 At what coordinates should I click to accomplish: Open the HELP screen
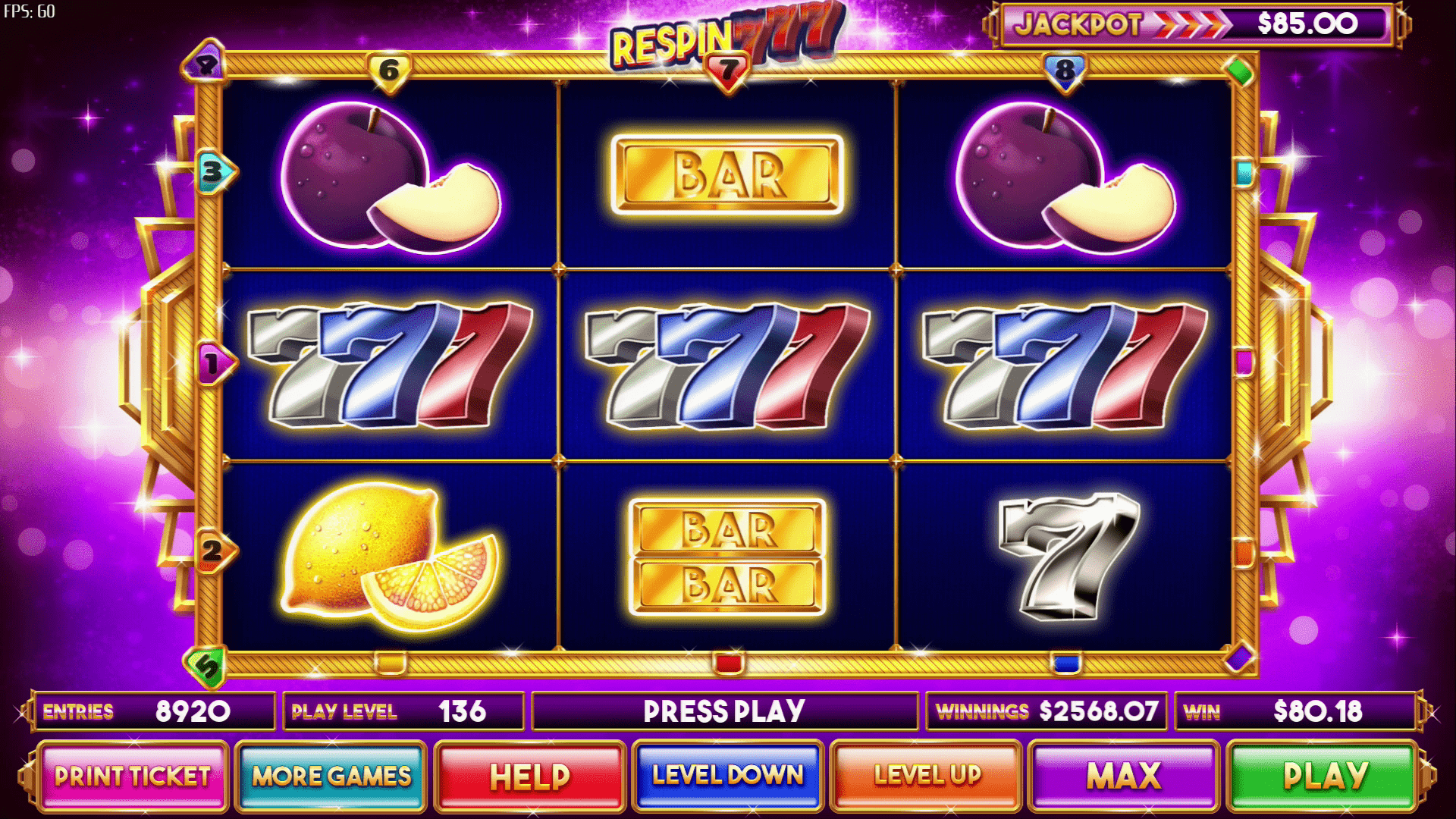530,777
